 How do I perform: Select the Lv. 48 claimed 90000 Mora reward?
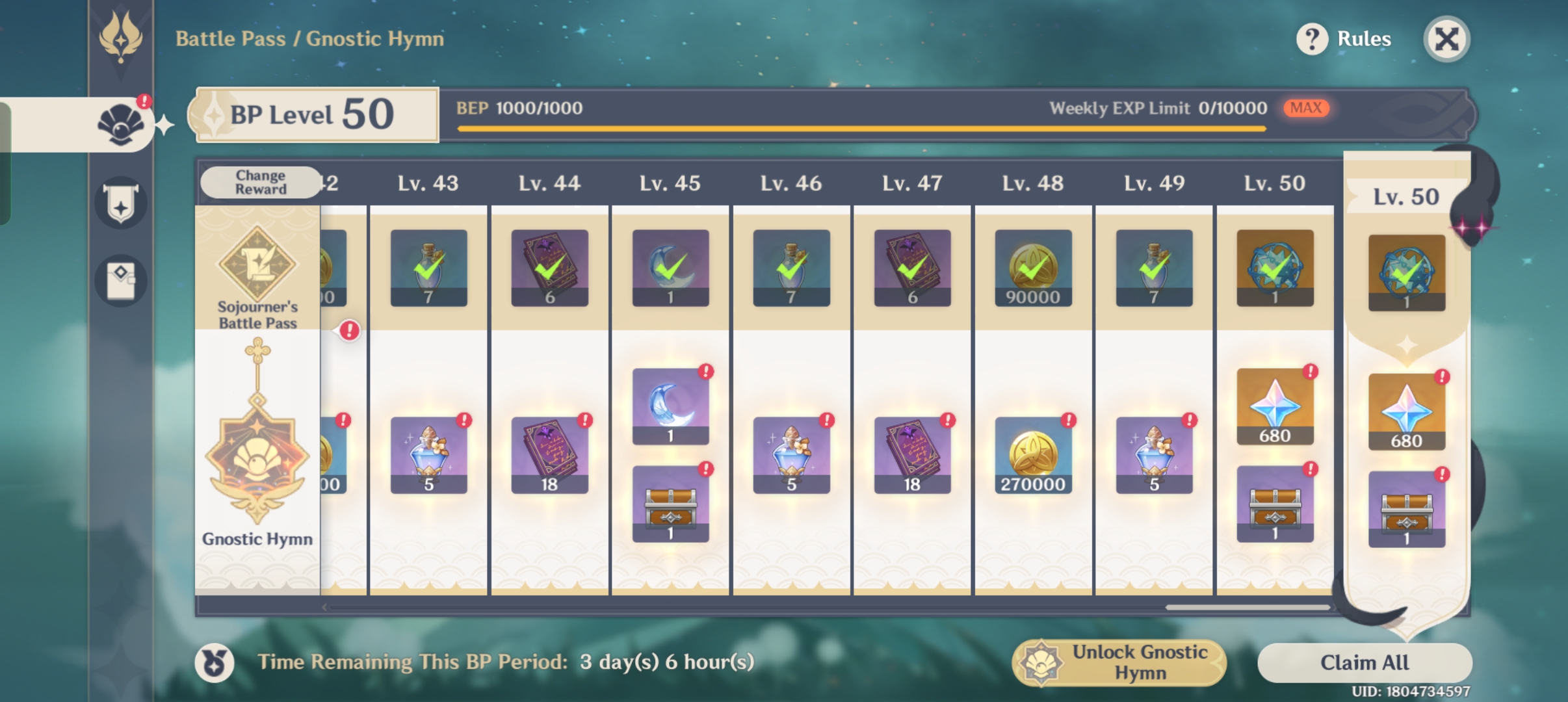click(1032, 268)
